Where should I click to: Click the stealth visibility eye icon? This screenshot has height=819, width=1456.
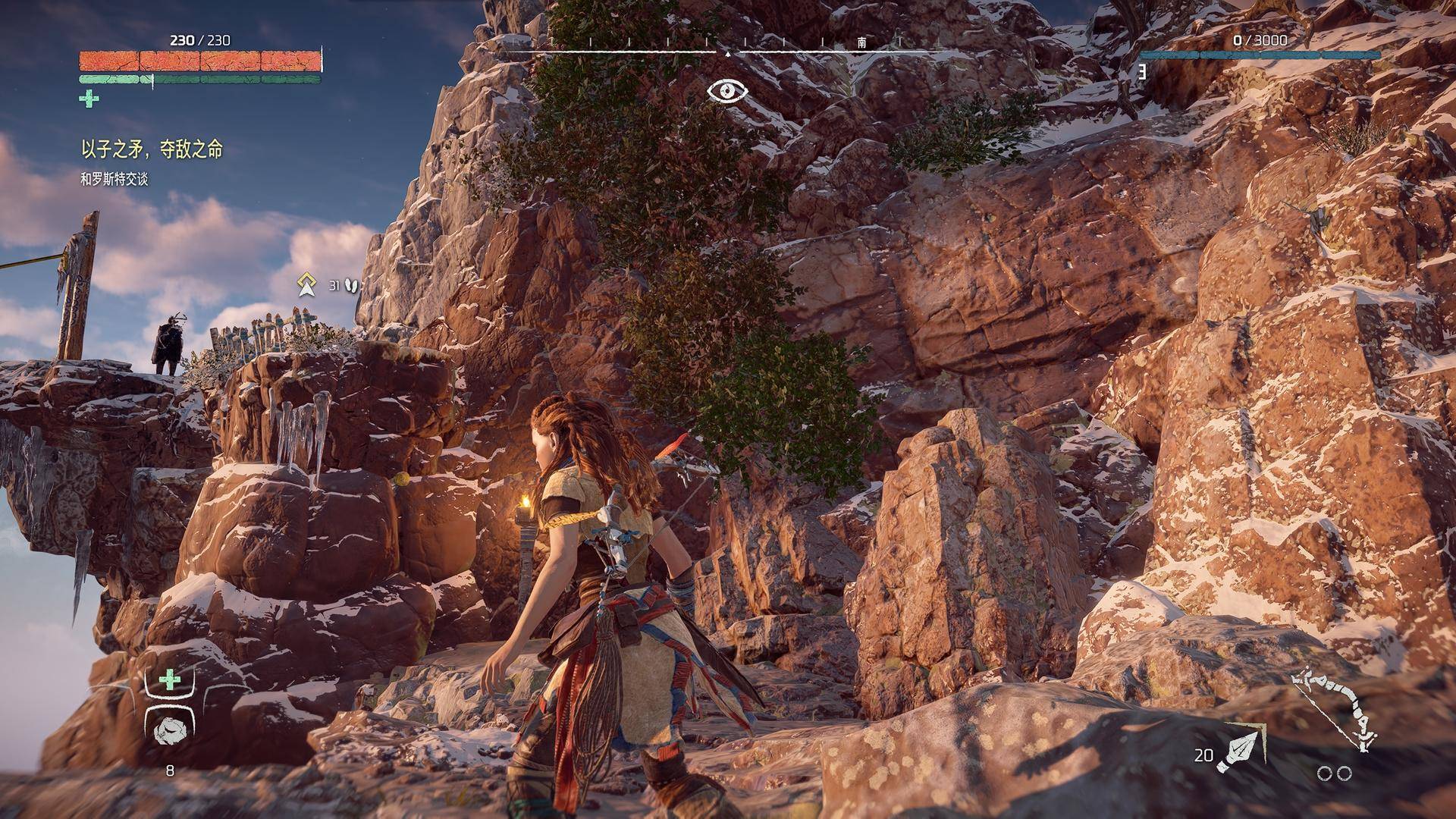[727, 91]
